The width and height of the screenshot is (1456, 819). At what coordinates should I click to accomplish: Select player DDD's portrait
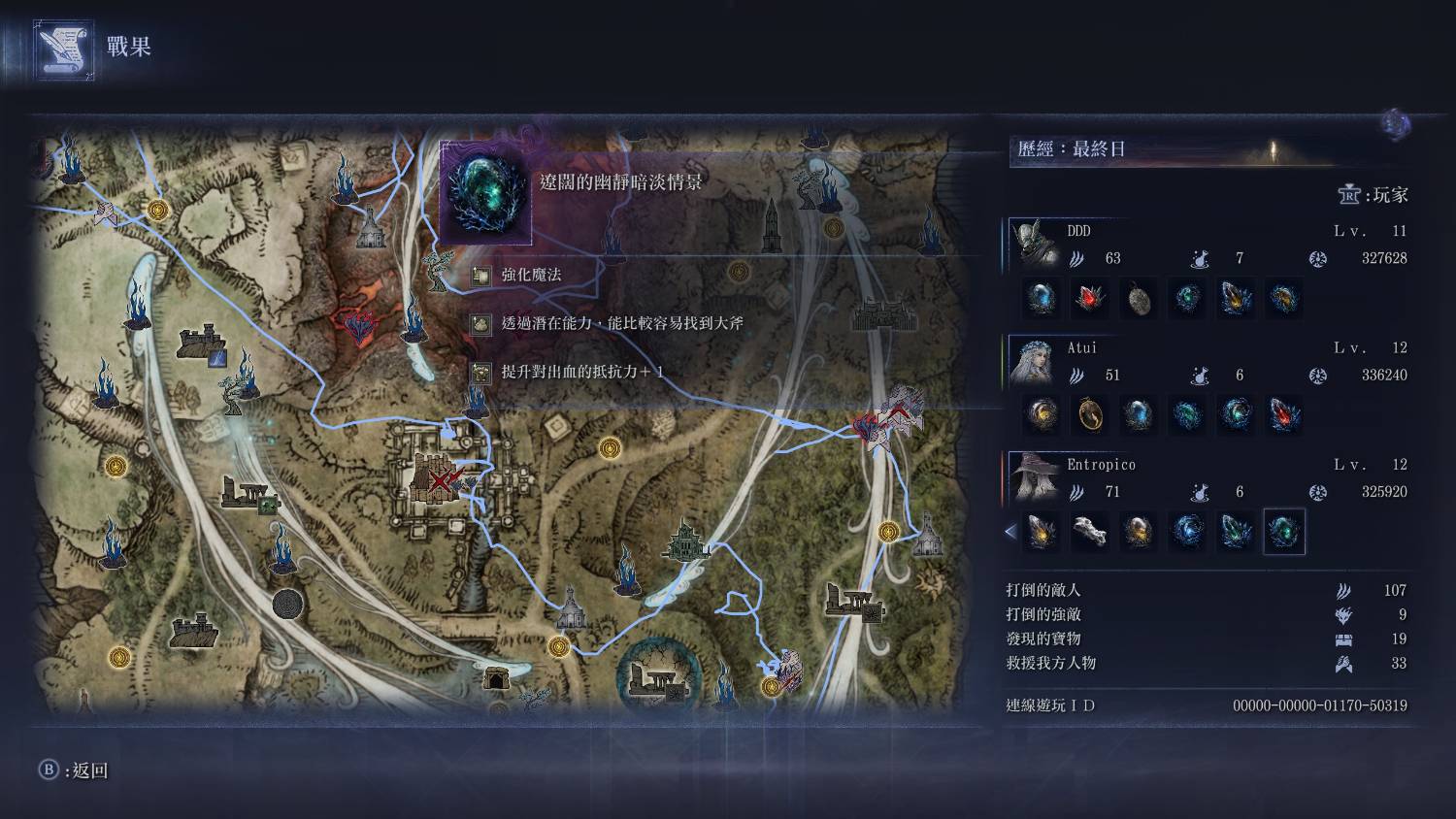pos(1035,243)
